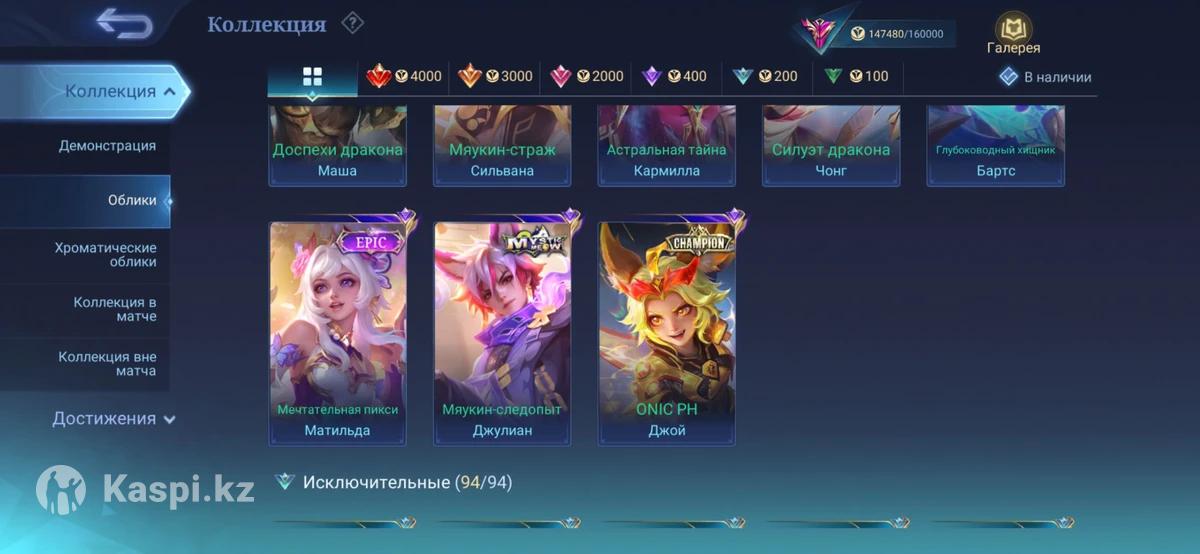Filter skins by the 4000 points tier
The image size is (1200, 554).
(x=405, y=76)
